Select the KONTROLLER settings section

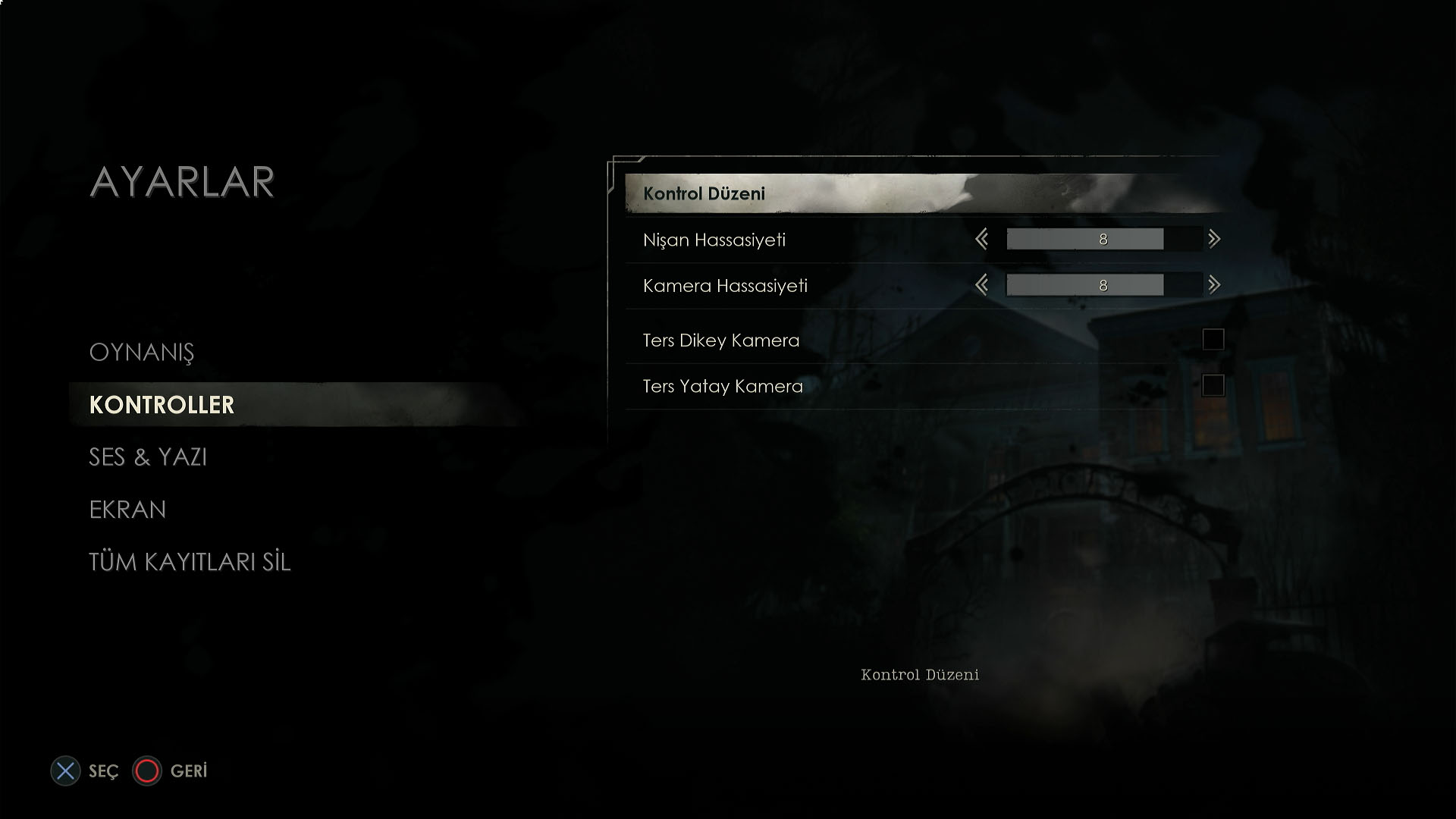point(162,405)
